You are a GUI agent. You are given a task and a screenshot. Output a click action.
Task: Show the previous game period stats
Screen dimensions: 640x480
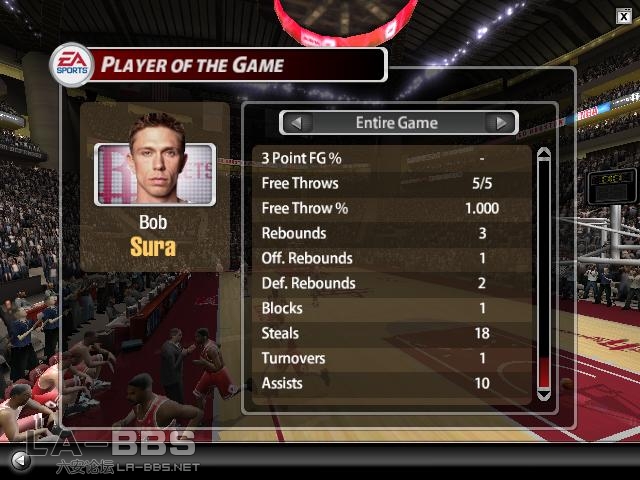coord(297,123)
